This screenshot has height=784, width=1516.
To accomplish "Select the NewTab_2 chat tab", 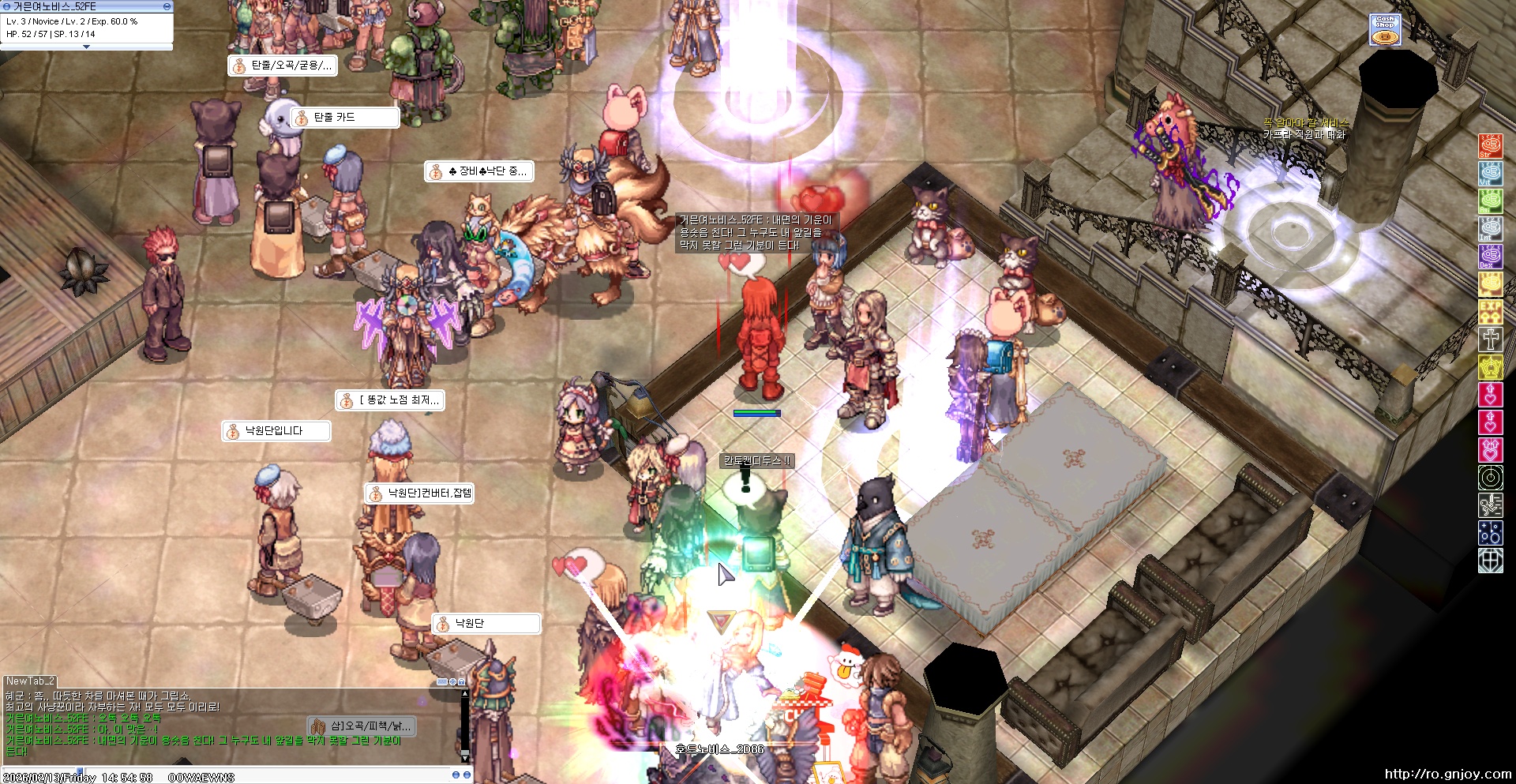I will point(31,681).
